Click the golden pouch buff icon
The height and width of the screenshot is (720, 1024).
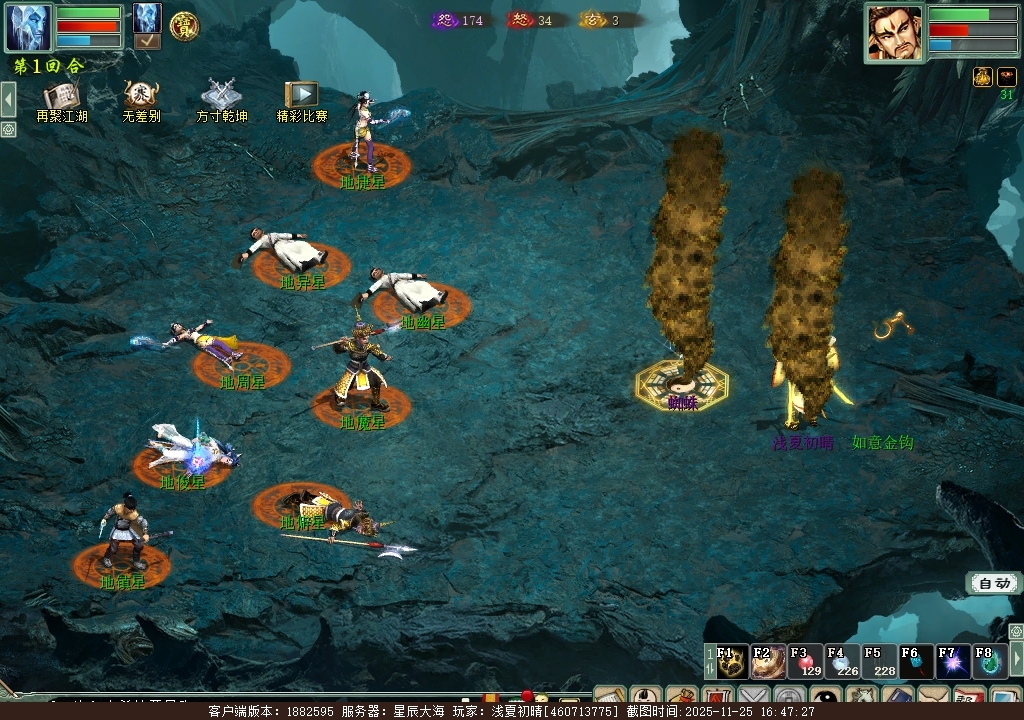point(983,76)
